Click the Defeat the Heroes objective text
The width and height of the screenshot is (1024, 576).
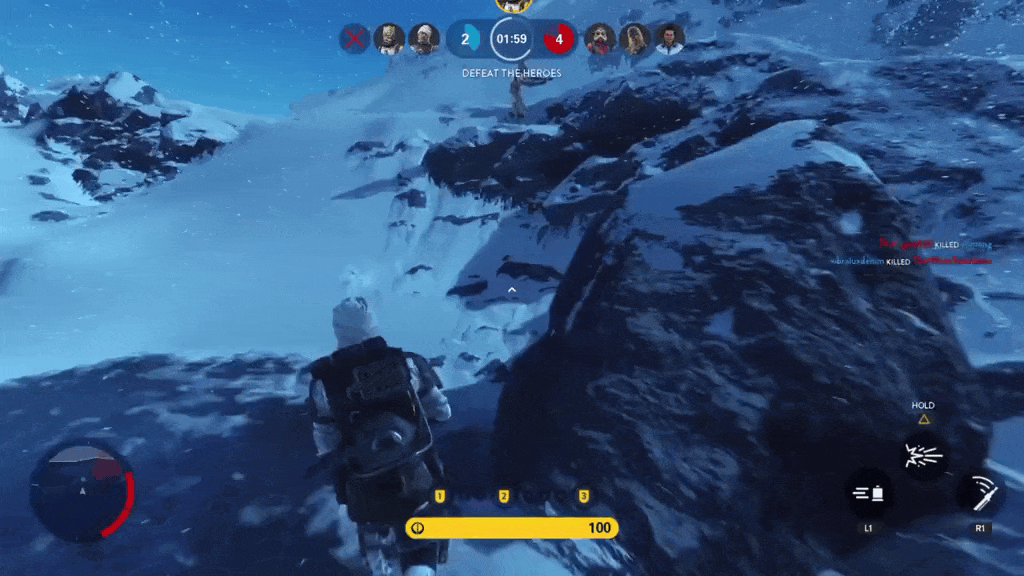(511, 73)
